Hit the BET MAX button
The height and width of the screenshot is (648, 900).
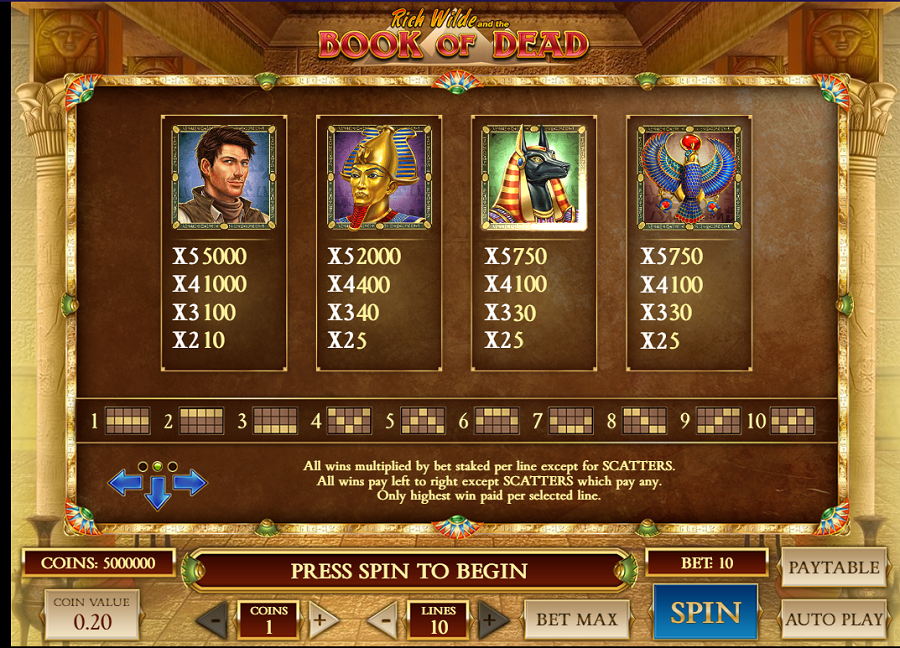(576, 619)
